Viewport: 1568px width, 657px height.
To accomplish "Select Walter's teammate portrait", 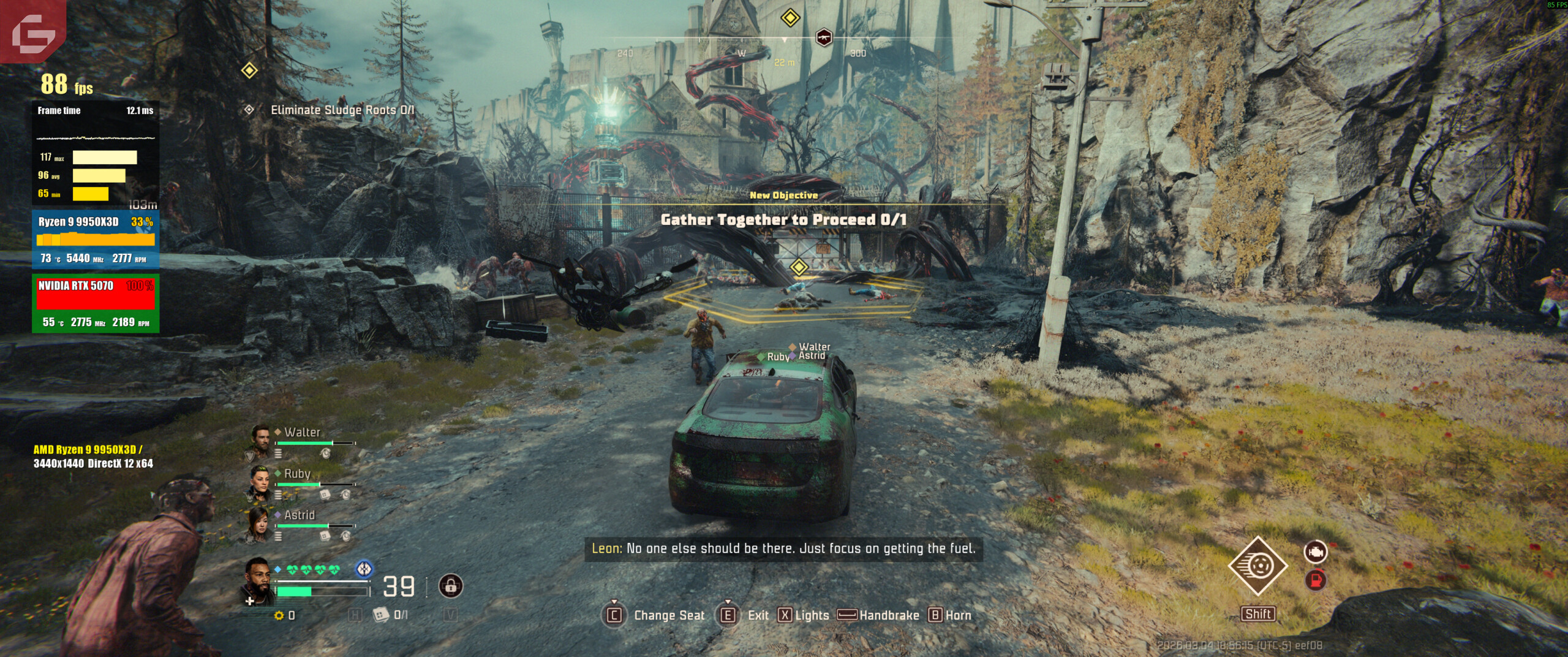I will coord(260,441).
